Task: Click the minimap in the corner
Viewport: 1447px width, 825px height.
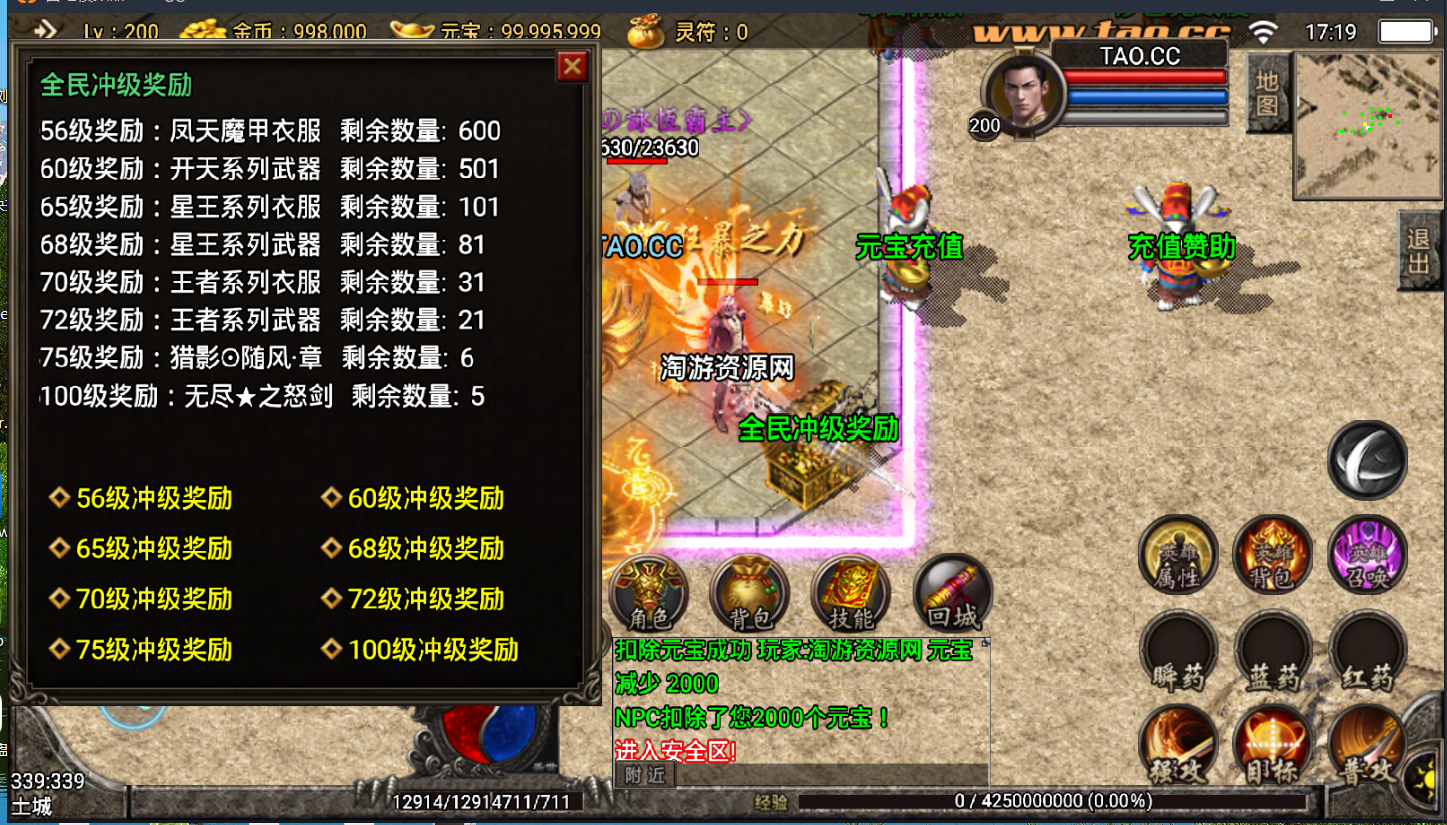Action: point(1367,112)
